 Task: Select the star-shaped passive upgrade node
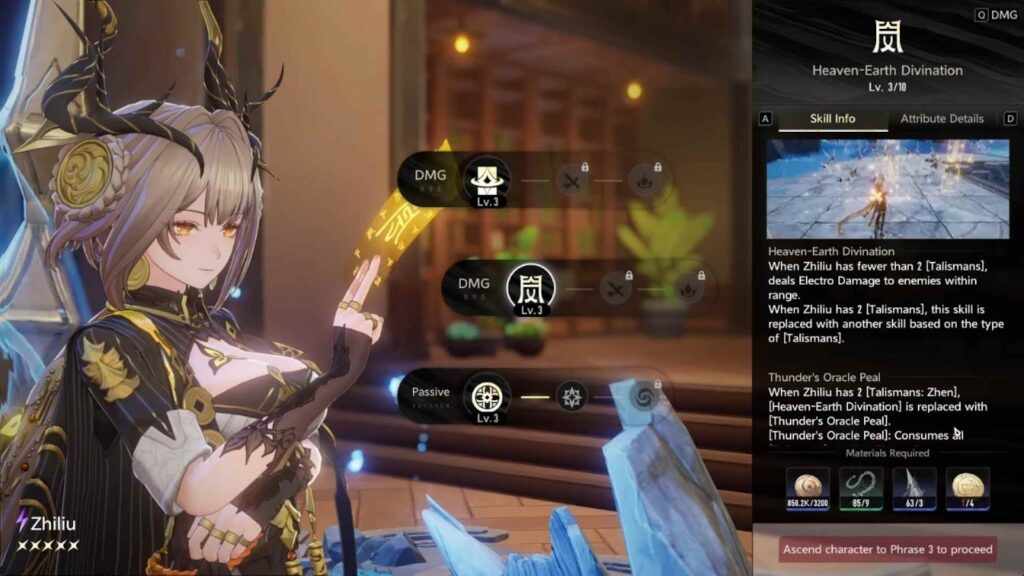[572, 395]
